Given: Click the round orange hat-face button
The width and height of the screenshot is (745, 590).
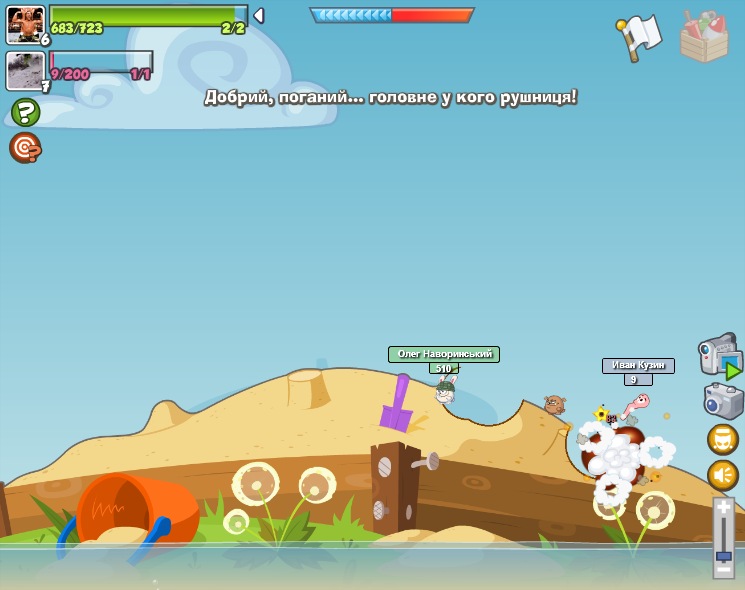Looking at the screenshot, I should [723, 439].
